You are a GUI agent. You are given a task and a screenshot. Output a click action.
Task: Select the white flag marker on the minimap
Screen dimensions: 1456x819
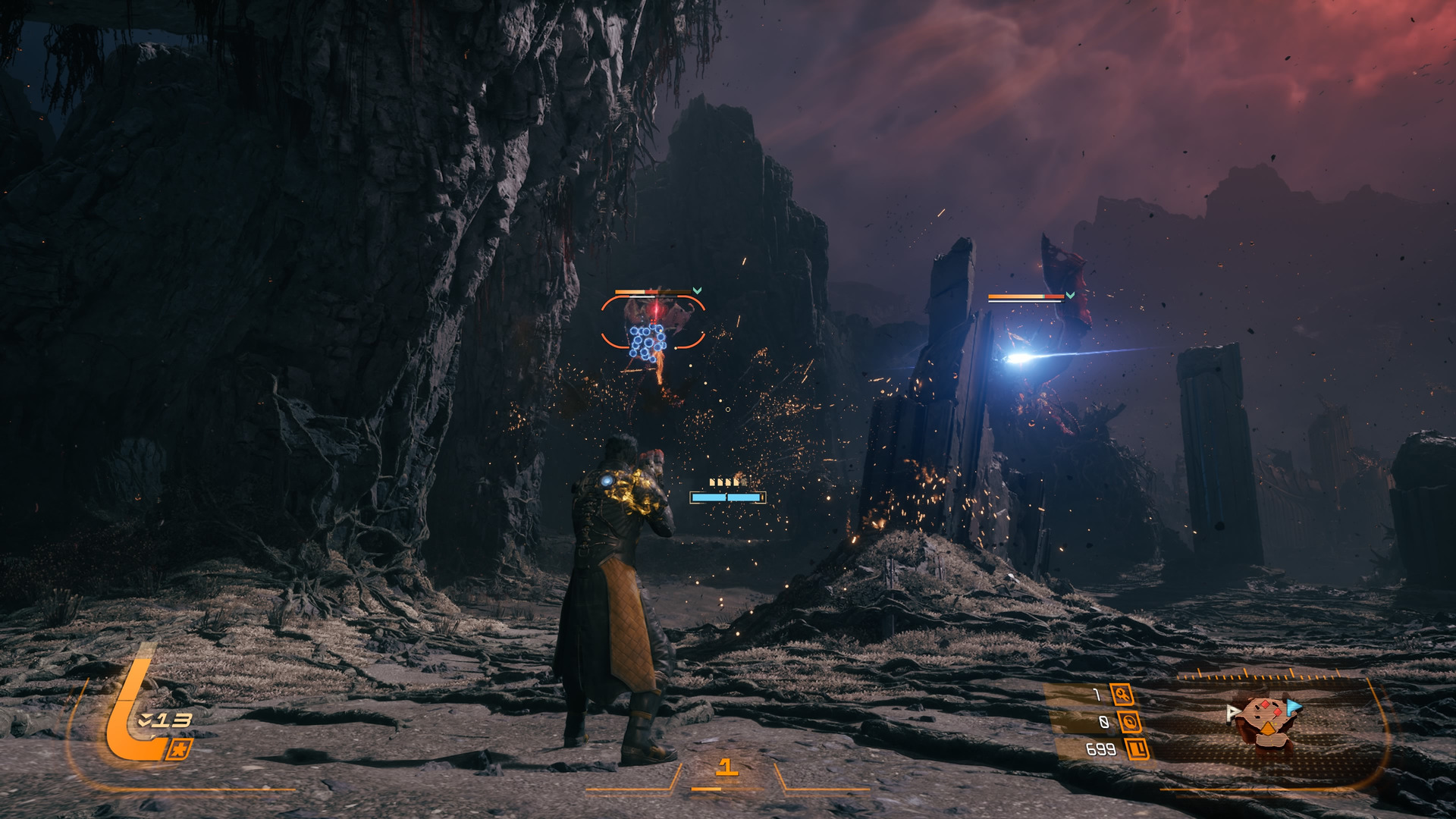[1232, 712]
